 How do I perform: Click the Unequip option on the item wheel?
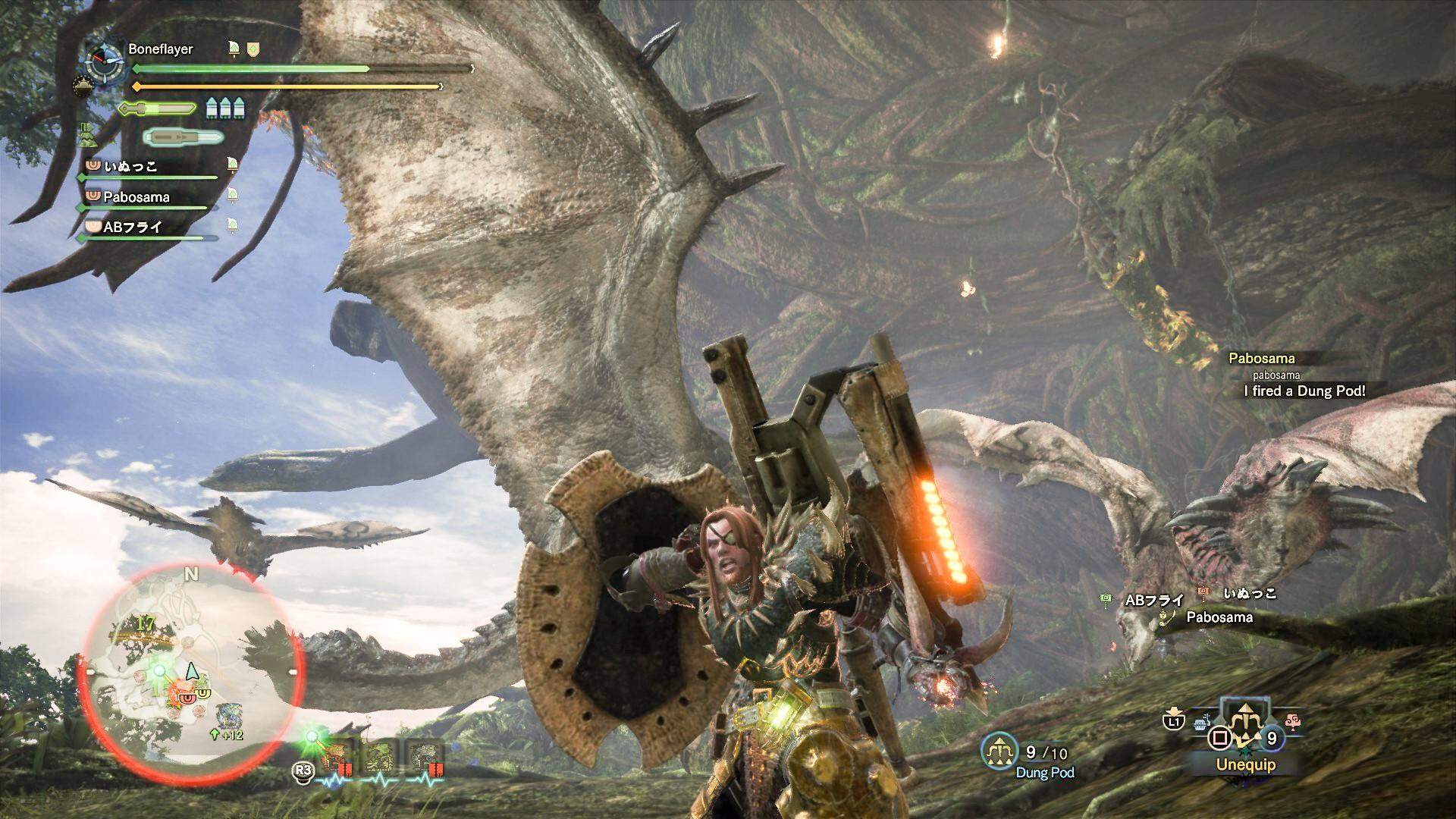coord(1246,764)
